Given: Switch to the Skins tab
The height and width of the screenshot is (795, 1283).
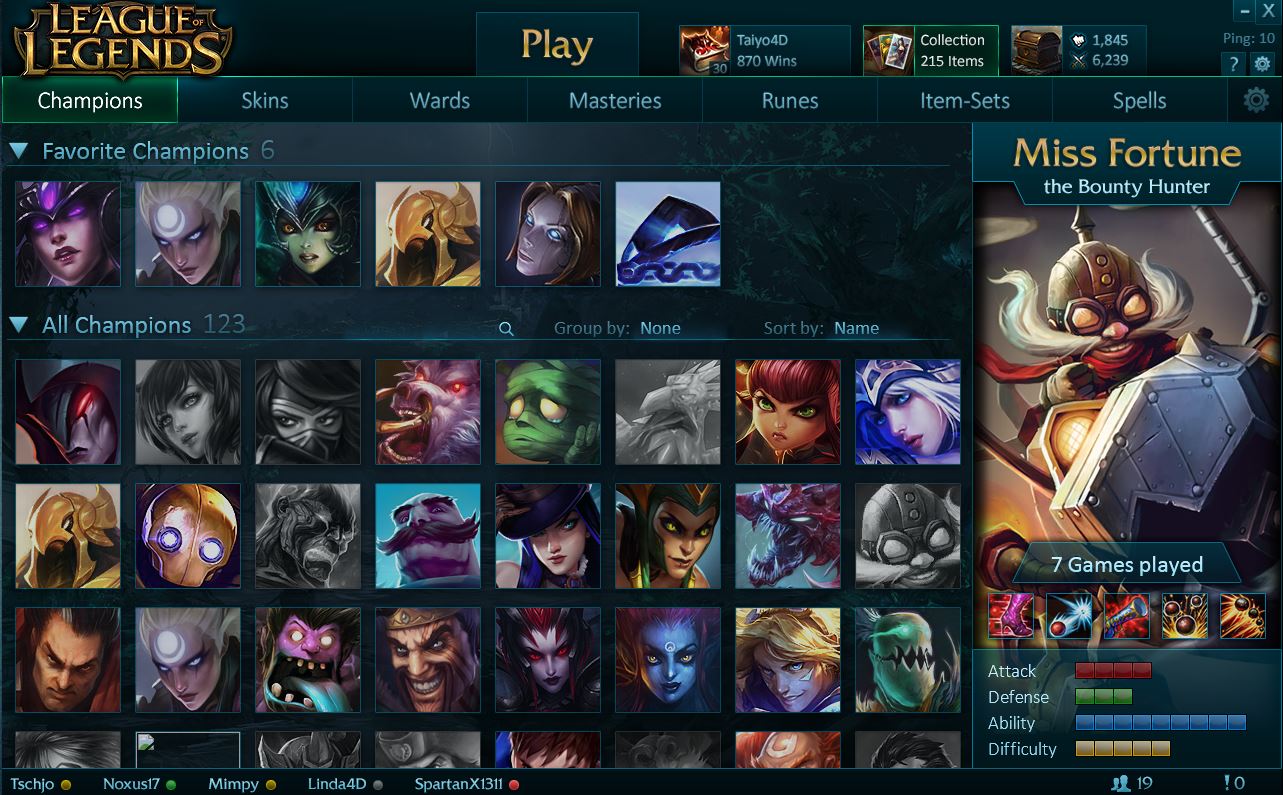Looking at the screenshot, I should point(265,100).
